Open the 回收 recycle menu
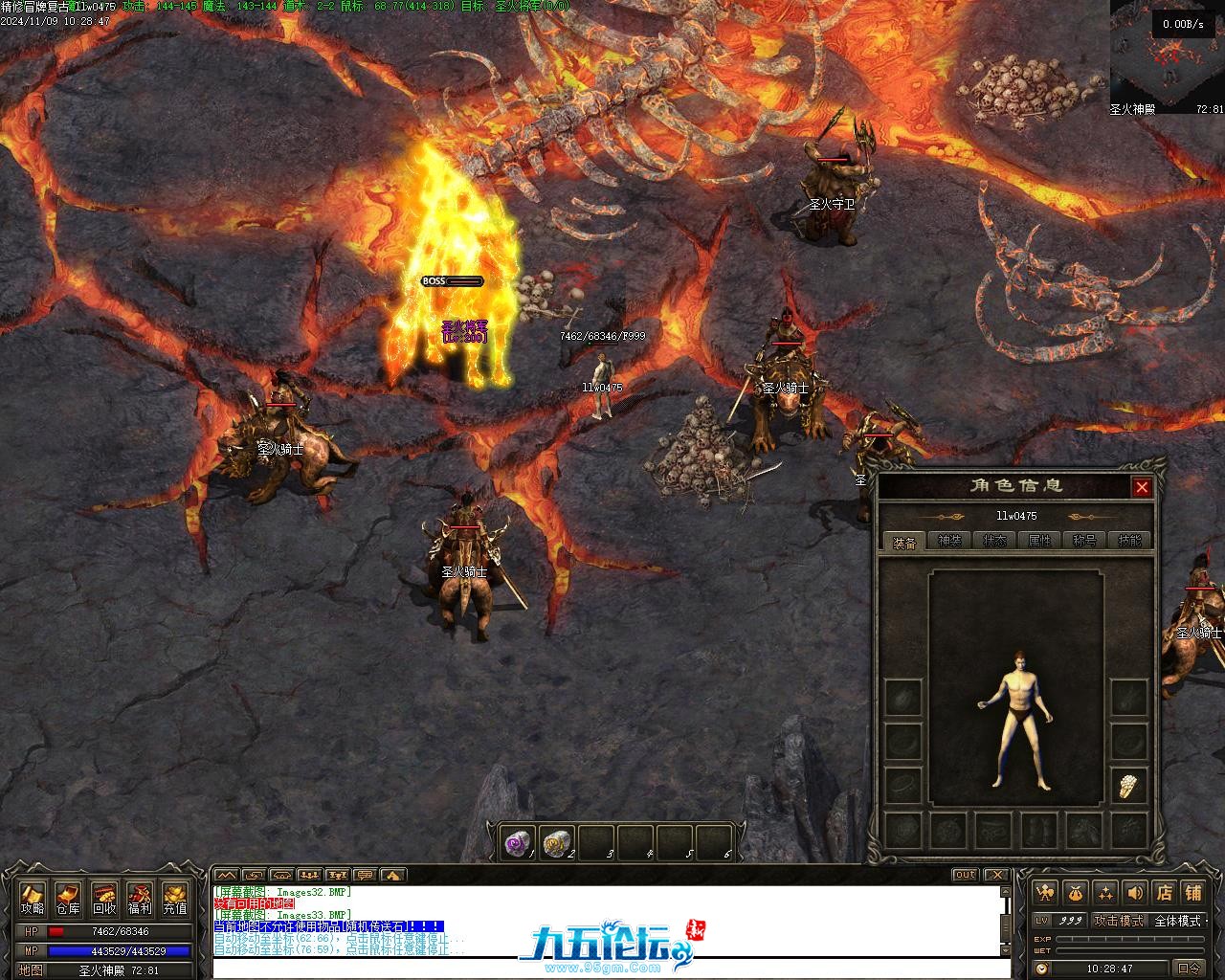The height and width of the screenshot is (980, 1225). click(103, 899)
